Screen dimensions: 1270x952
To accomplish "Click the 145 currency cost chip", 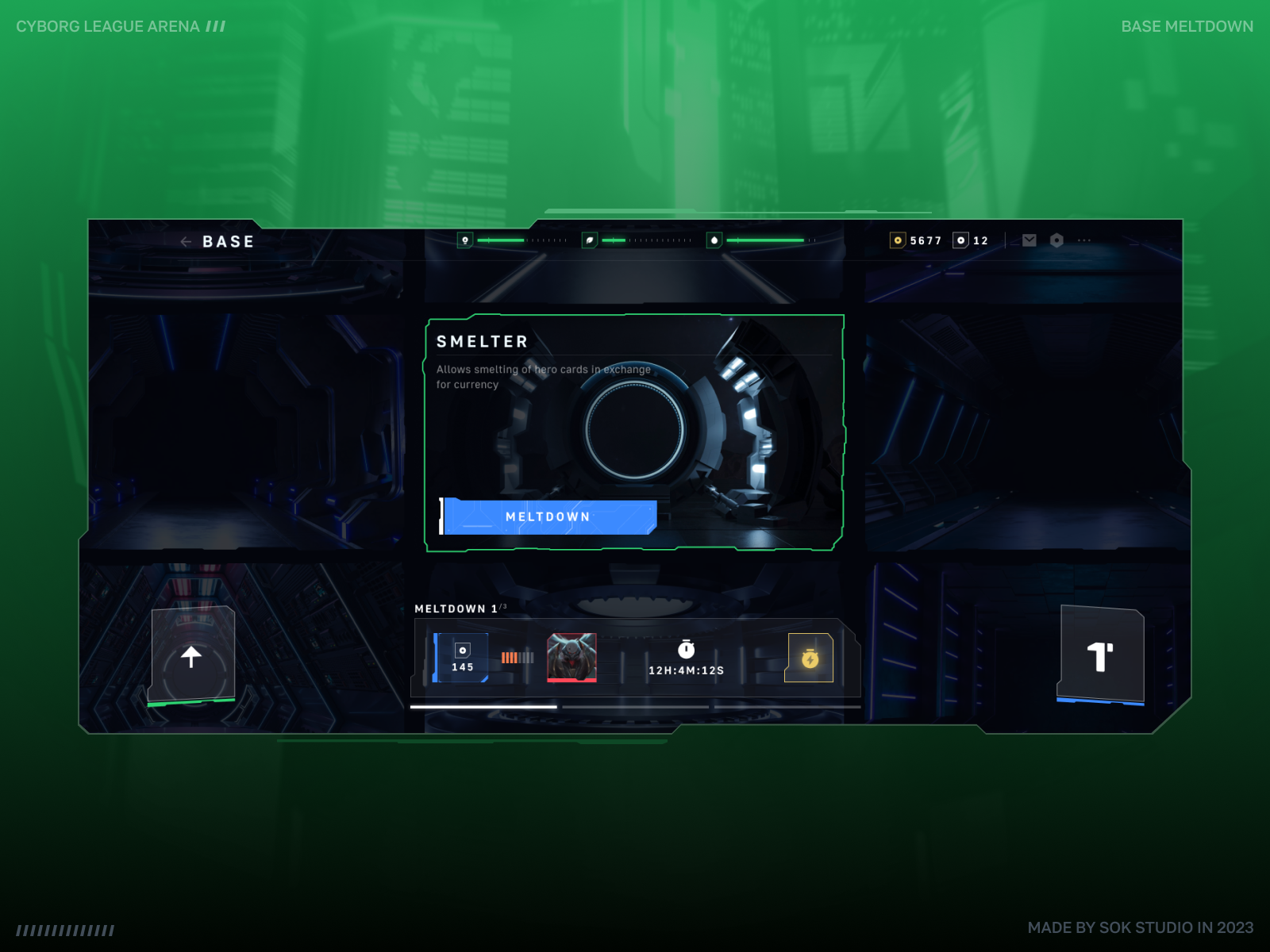I will [x=461, y=658].
